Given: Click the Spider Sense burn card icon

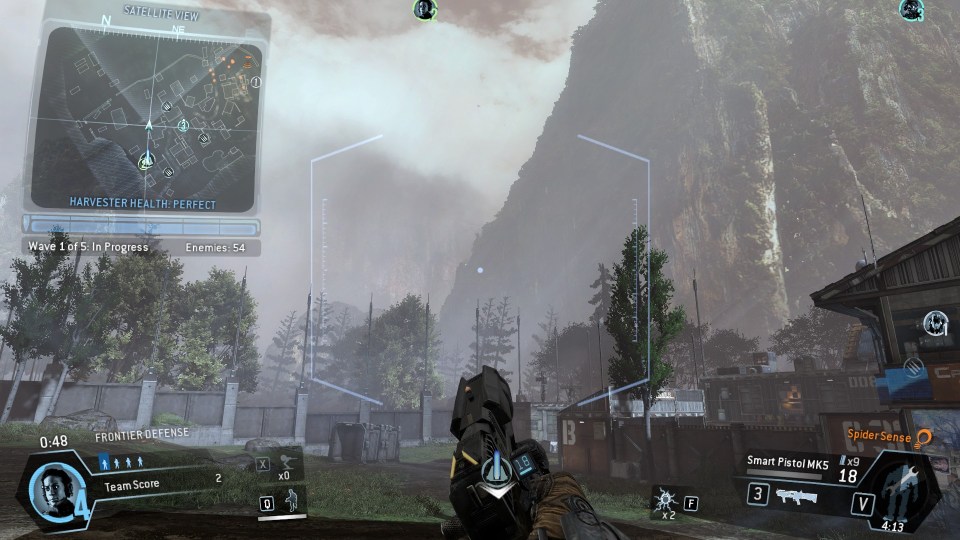Looking at the screenshot, I should click(924, 437).
